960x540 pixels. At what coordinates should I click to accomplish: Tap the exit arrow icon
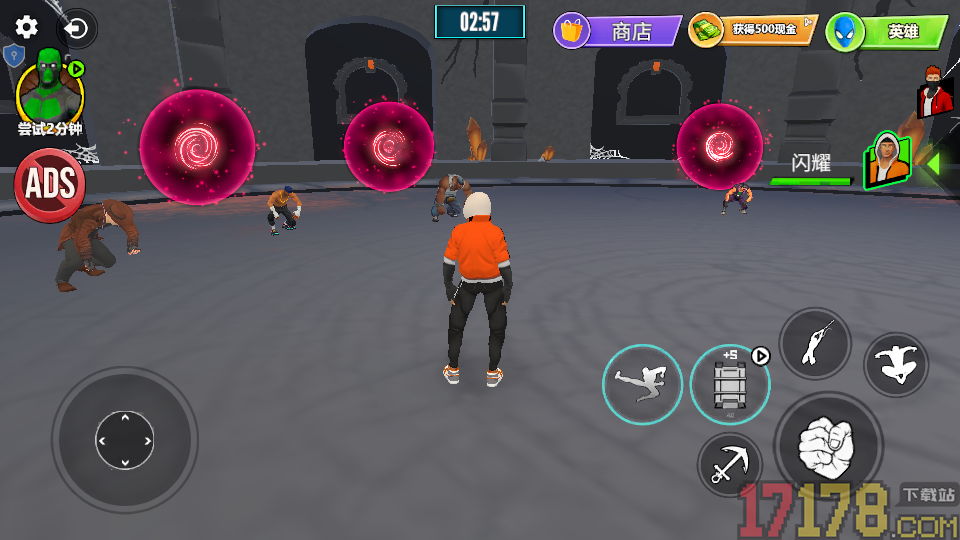point(77,29)
